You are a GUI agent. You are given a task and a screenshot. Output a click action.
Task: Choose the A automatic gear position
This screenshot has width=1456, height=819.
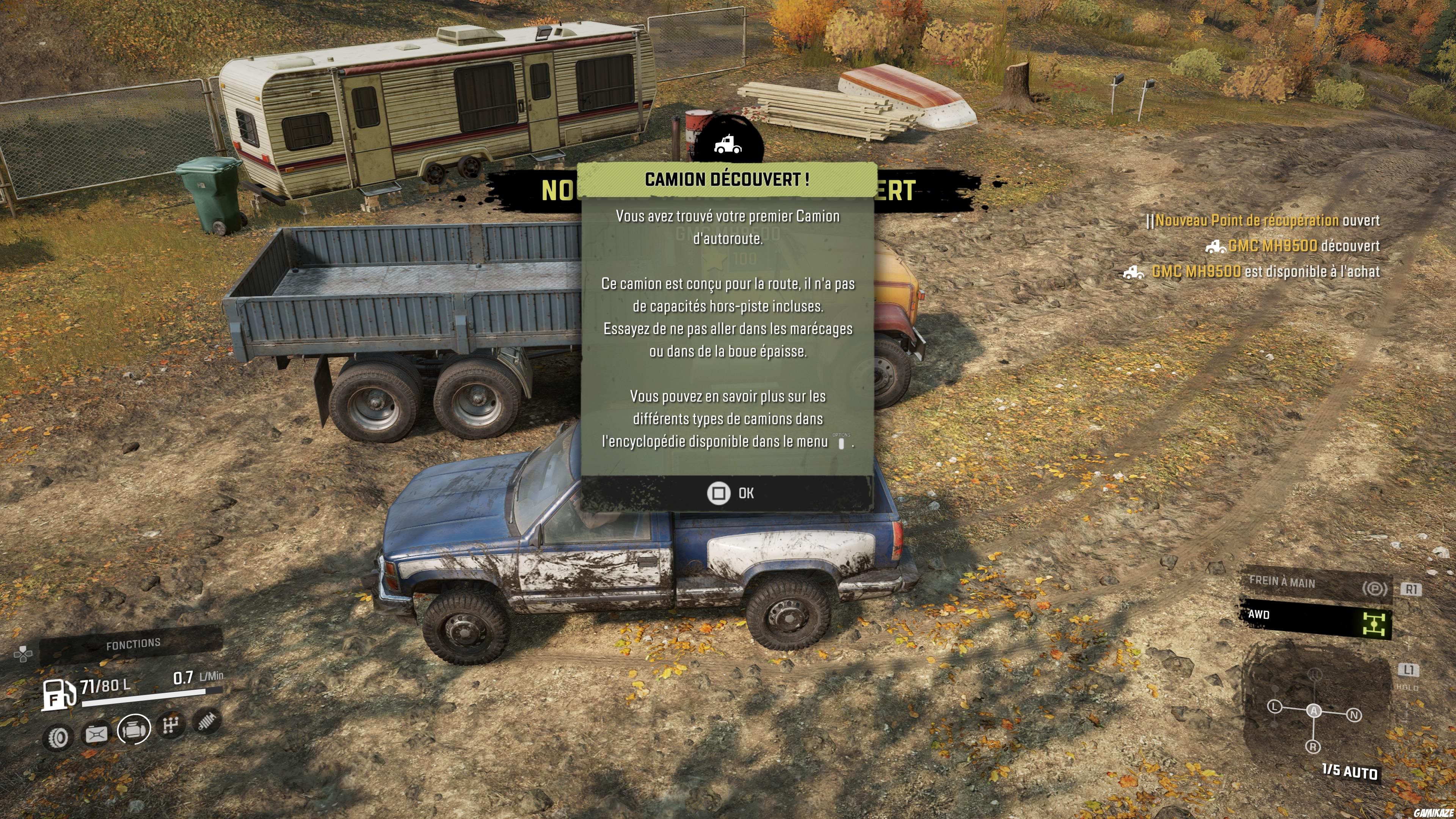tap(1314, 711)
